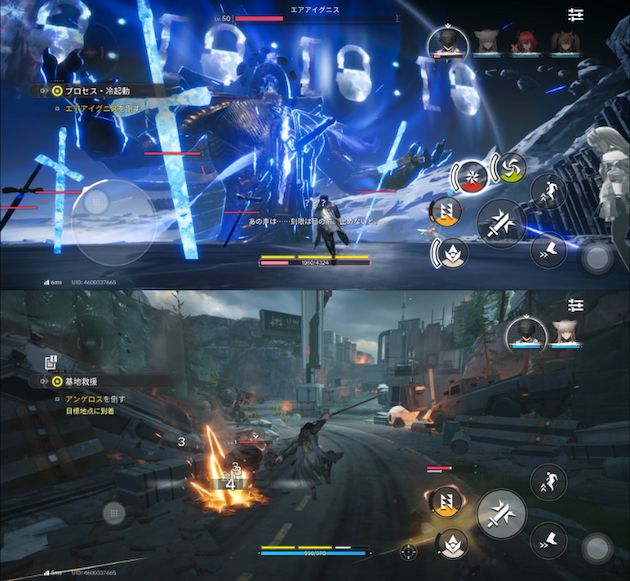630x581 pixels.
Task: Open the document notification icon above 基地救援
Action: [x=49, y=362]
